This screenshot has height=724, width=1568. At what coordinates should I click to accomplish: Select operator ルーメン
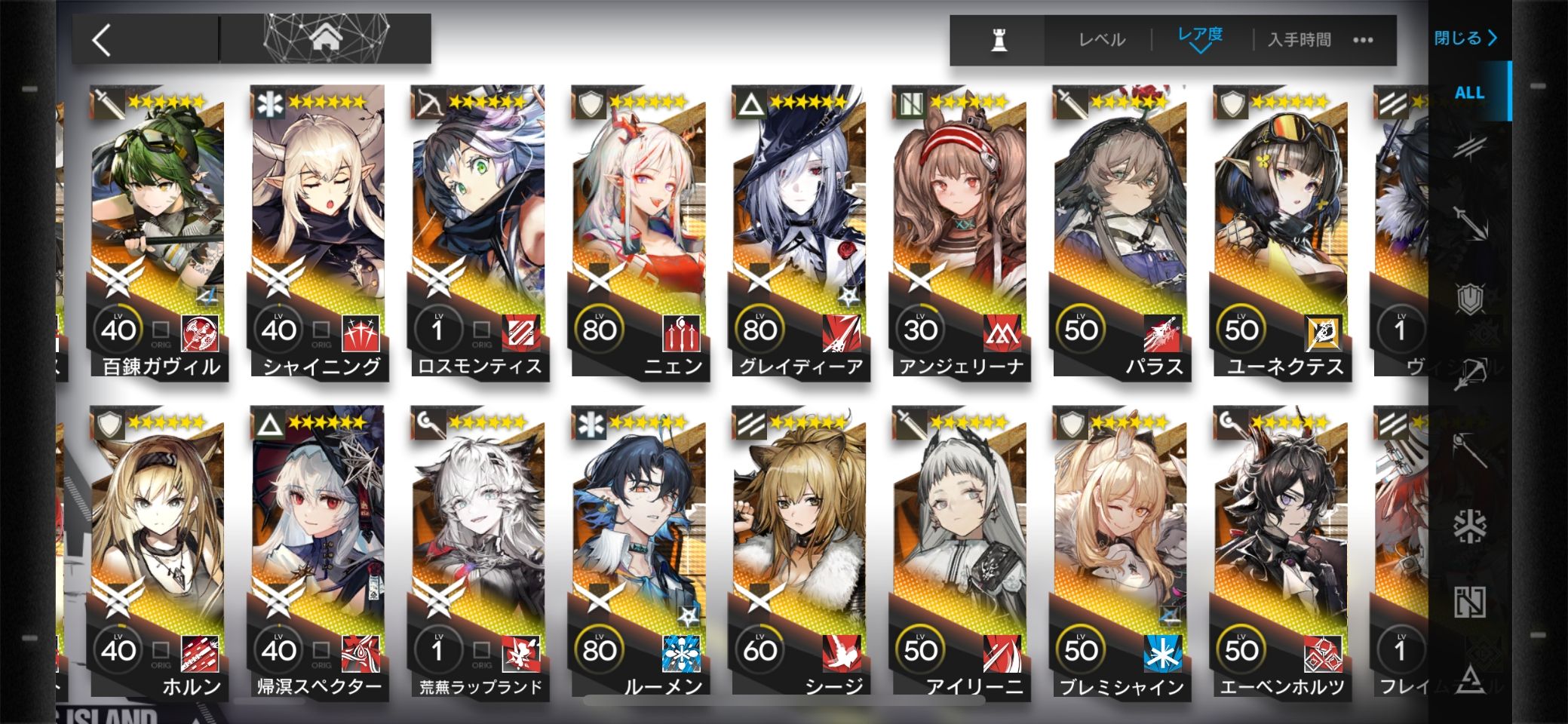640,554
